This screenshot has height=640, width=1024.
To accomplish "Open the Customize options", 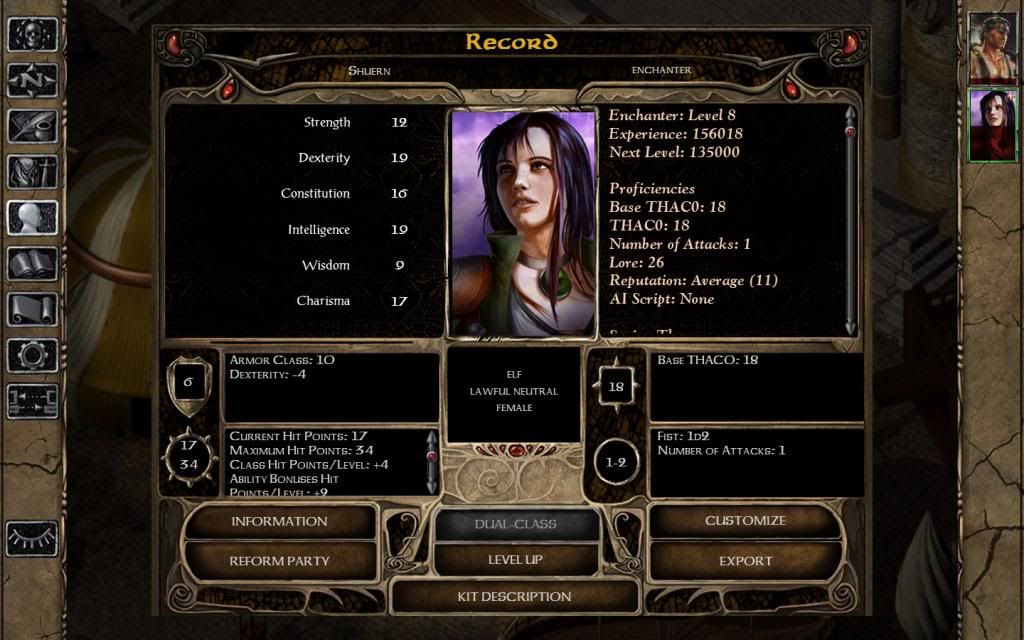I will click(x=745, y=521).
